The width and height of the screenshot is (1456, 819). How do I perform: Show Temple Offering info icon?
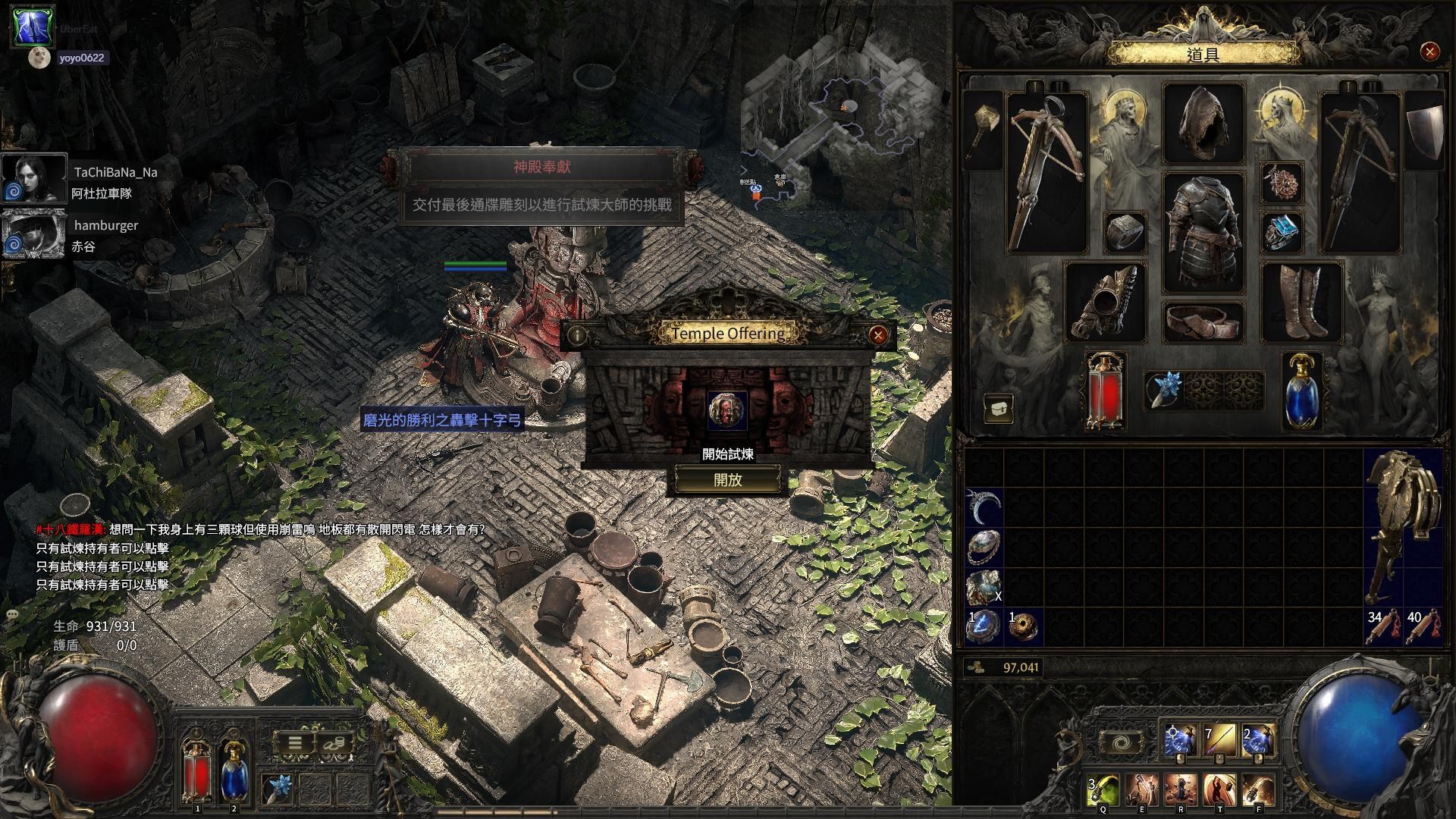pyautogui.click(x=577, y=334)
